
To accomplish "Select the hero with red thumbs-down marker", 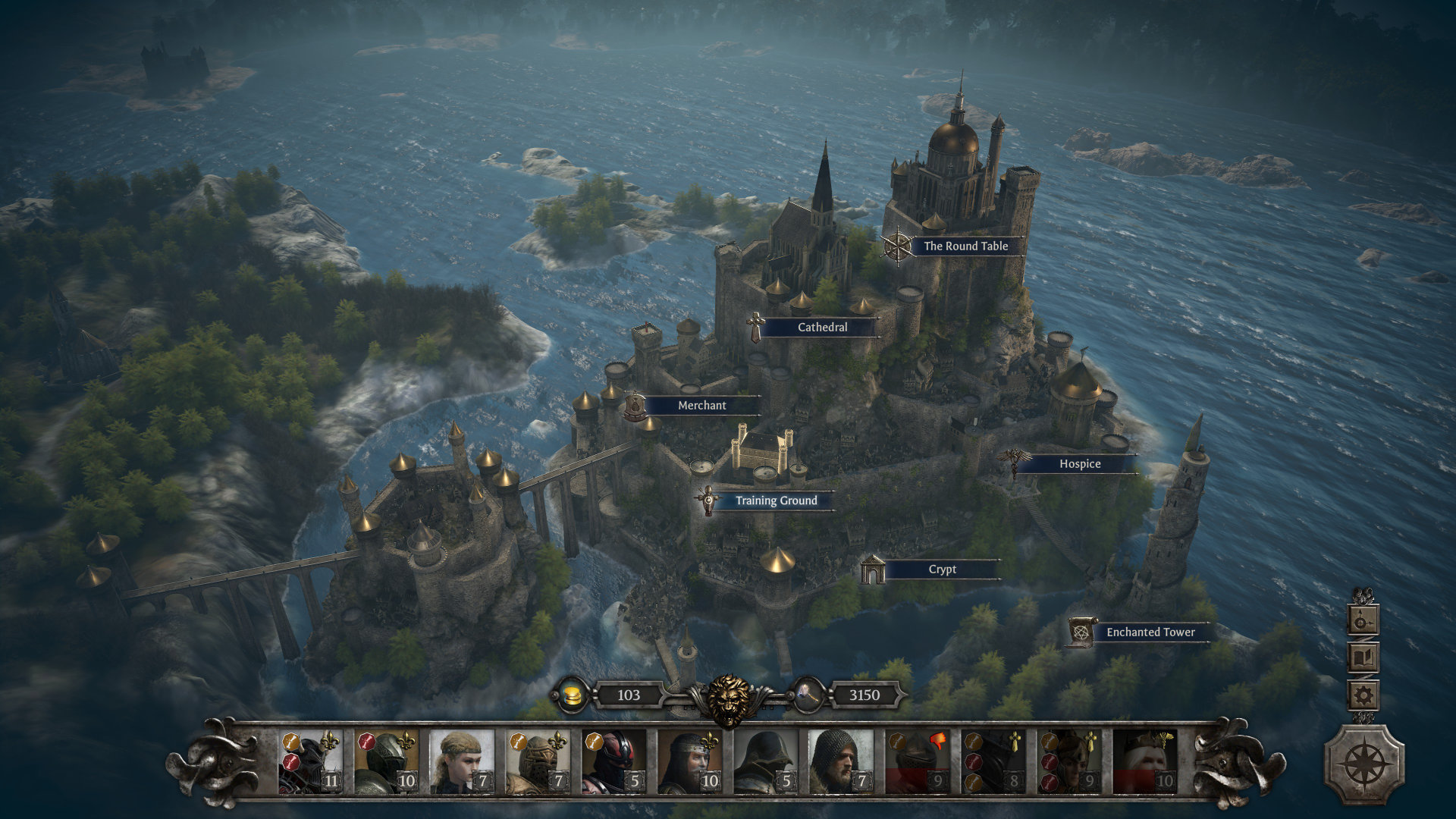I will [917, 761].
